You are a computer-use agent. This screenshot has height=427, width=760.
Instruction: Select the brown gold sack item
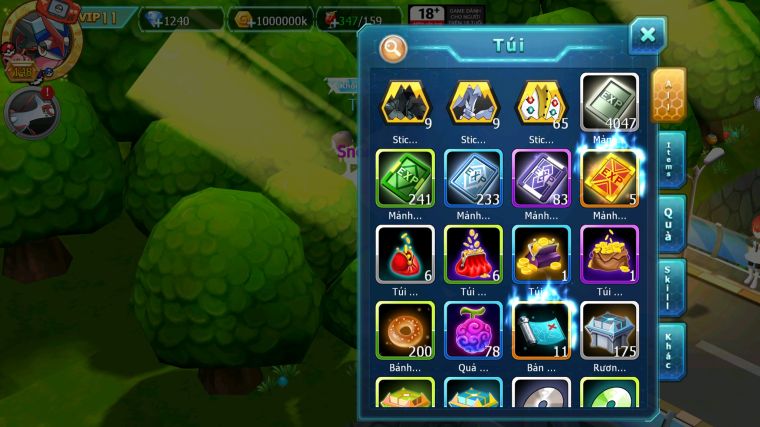tap(609, 254)
